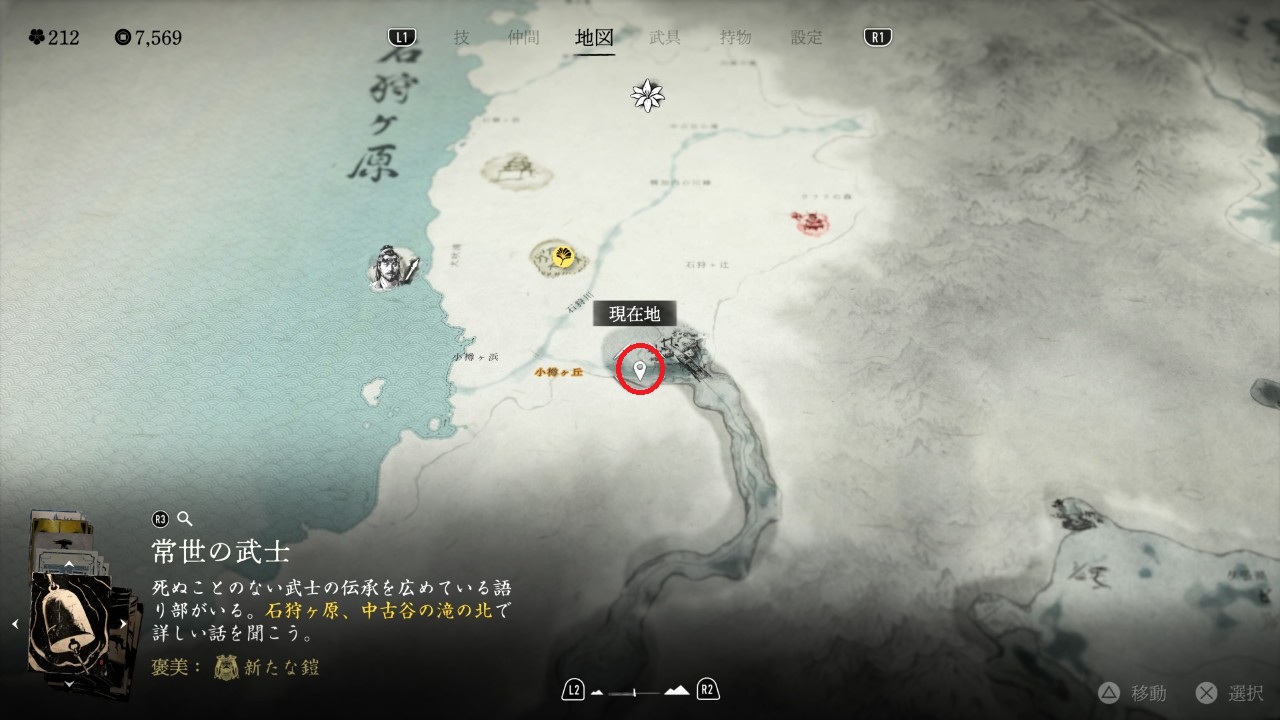The image size is (1280, 720).
Task: Click the quest card's down arrow
Action: point(69,685)
